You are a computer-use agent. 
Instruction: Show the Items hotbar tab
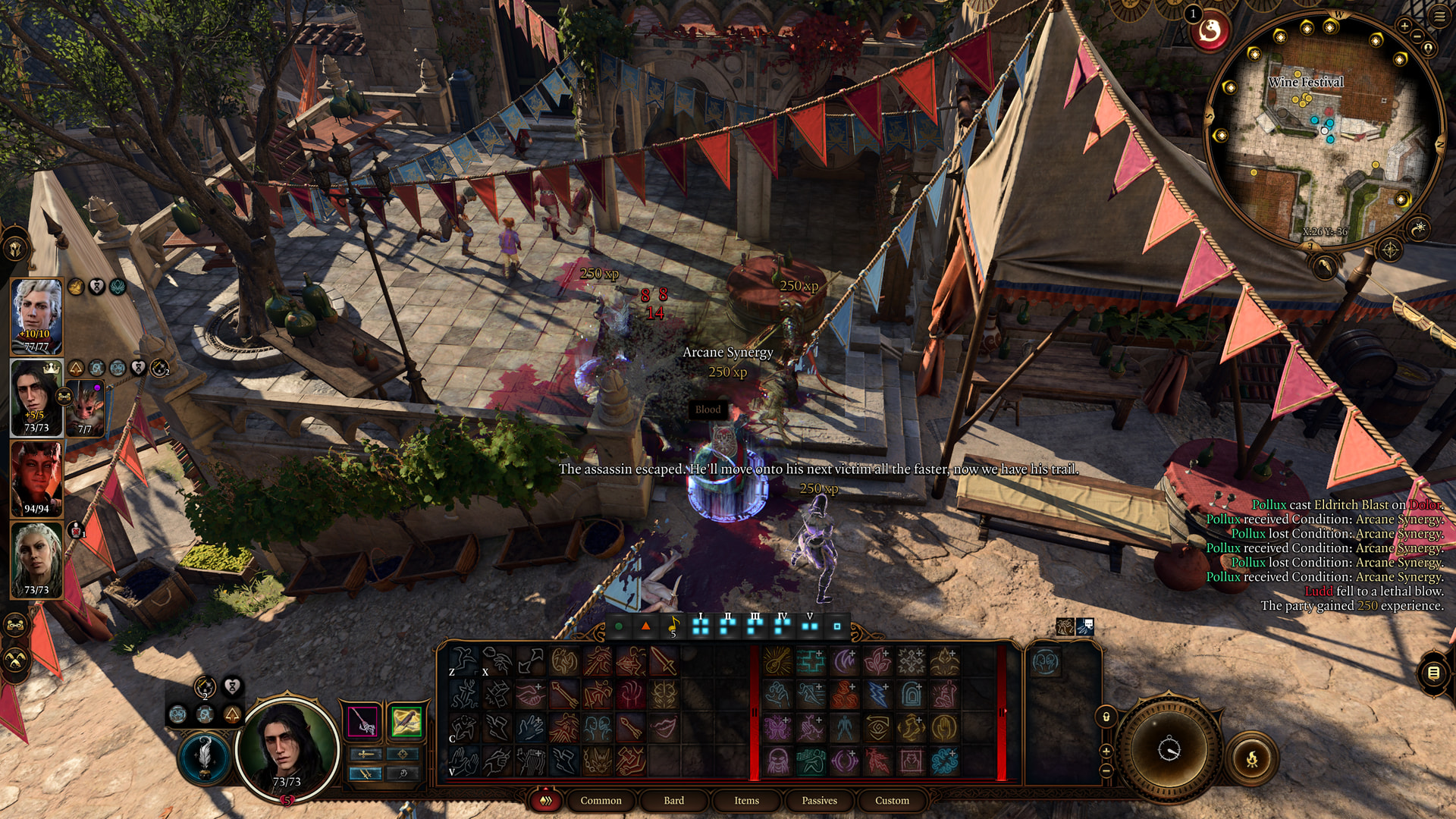point(746,800)
